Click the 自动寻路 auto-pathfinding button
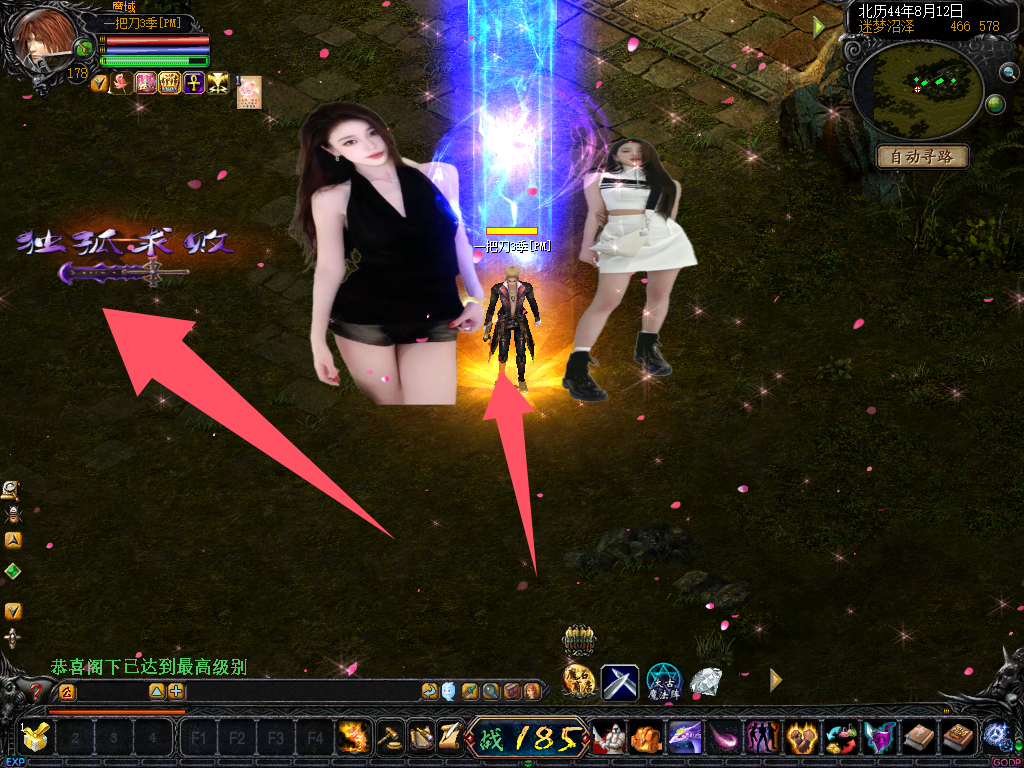The image size is (1024, 768). click(922, 157)
